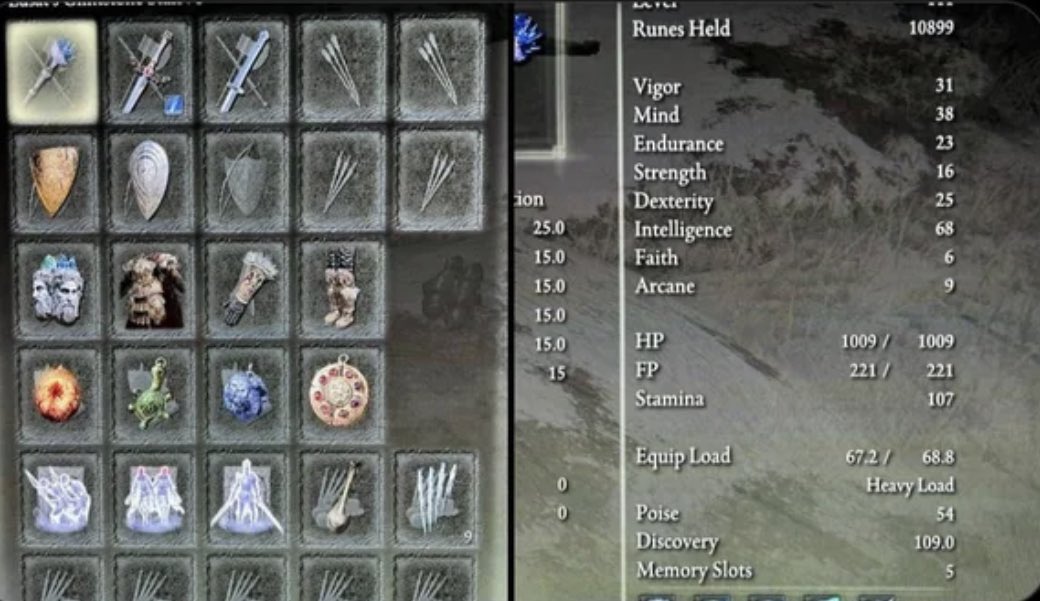The image size is (1040, 601).
Task: Select the throwing daggers slot showing 9
Action: tap(435, 499)
